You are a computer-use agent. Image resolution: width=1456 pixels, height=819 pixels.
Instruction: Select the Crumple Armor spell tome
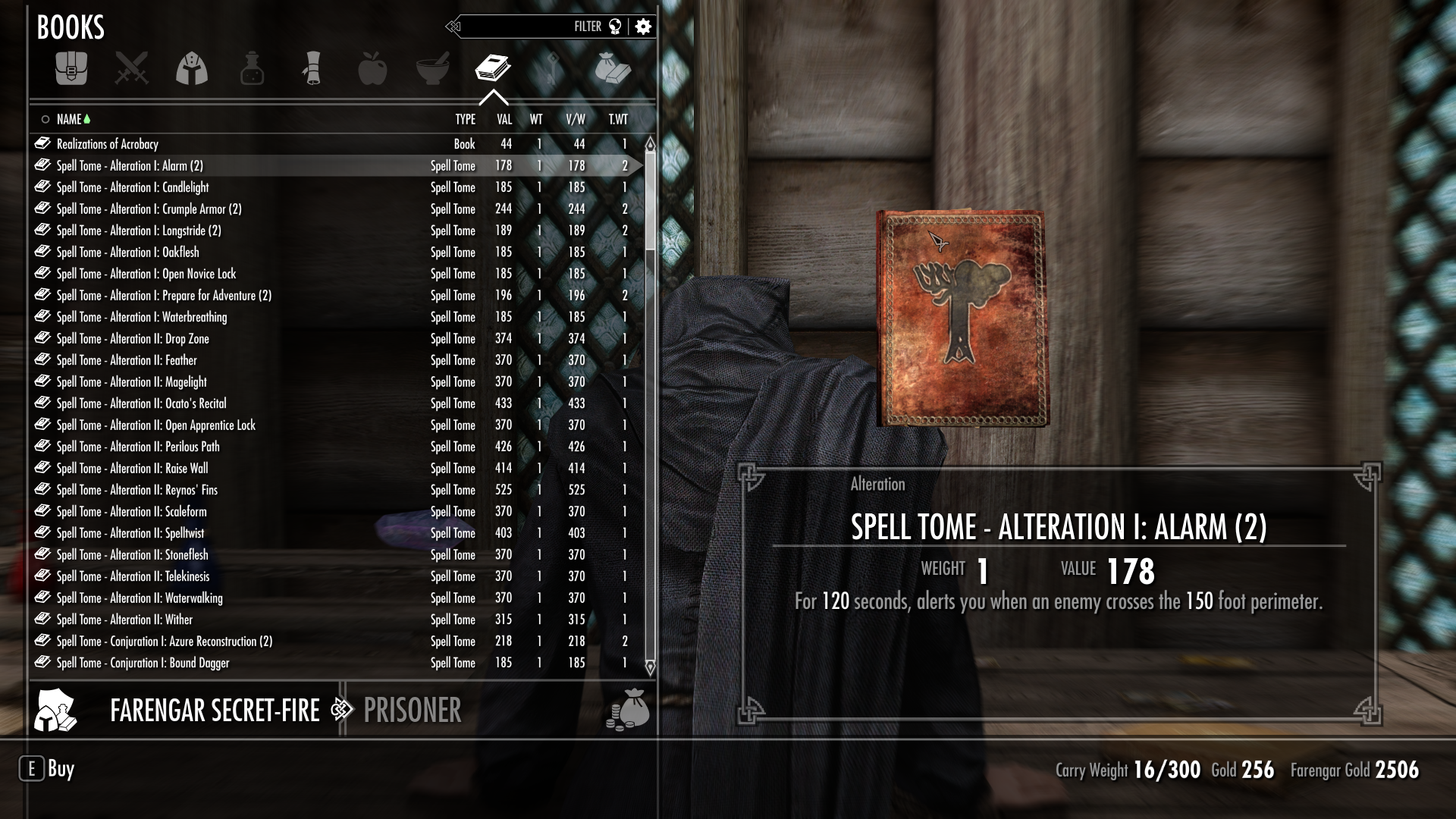149,209
